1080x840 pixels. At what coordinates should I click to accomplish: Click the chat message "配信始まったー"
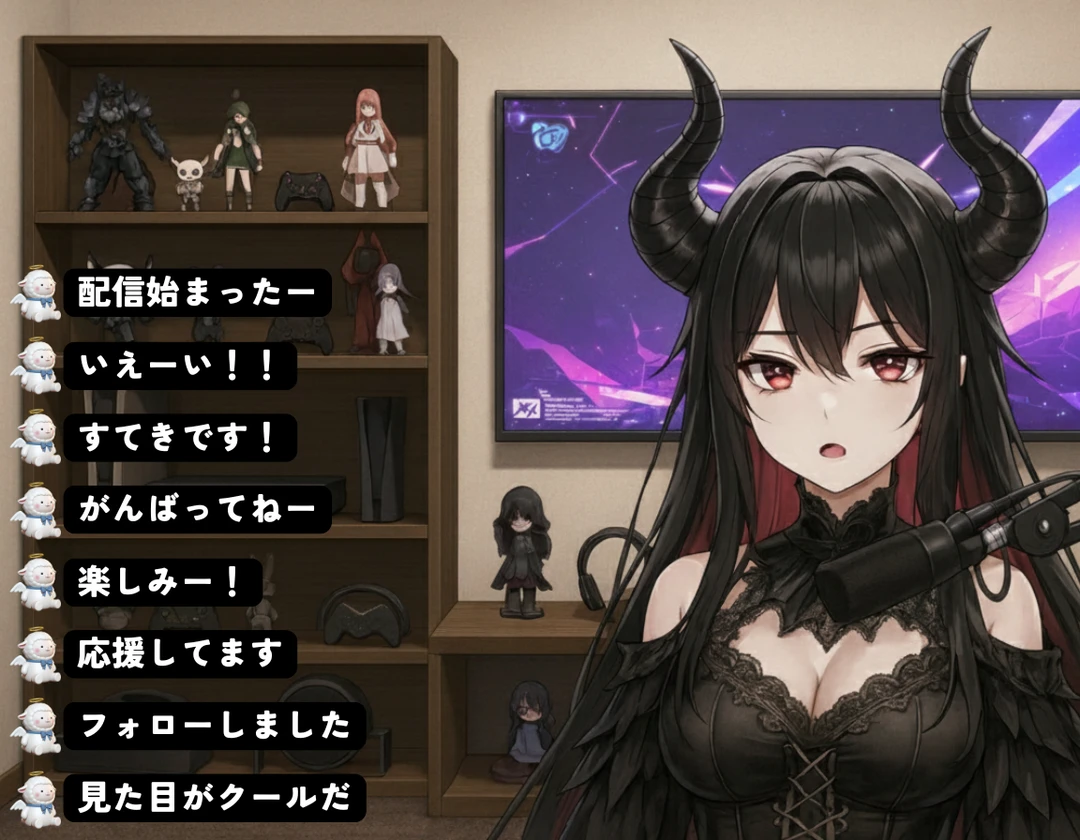197,293
